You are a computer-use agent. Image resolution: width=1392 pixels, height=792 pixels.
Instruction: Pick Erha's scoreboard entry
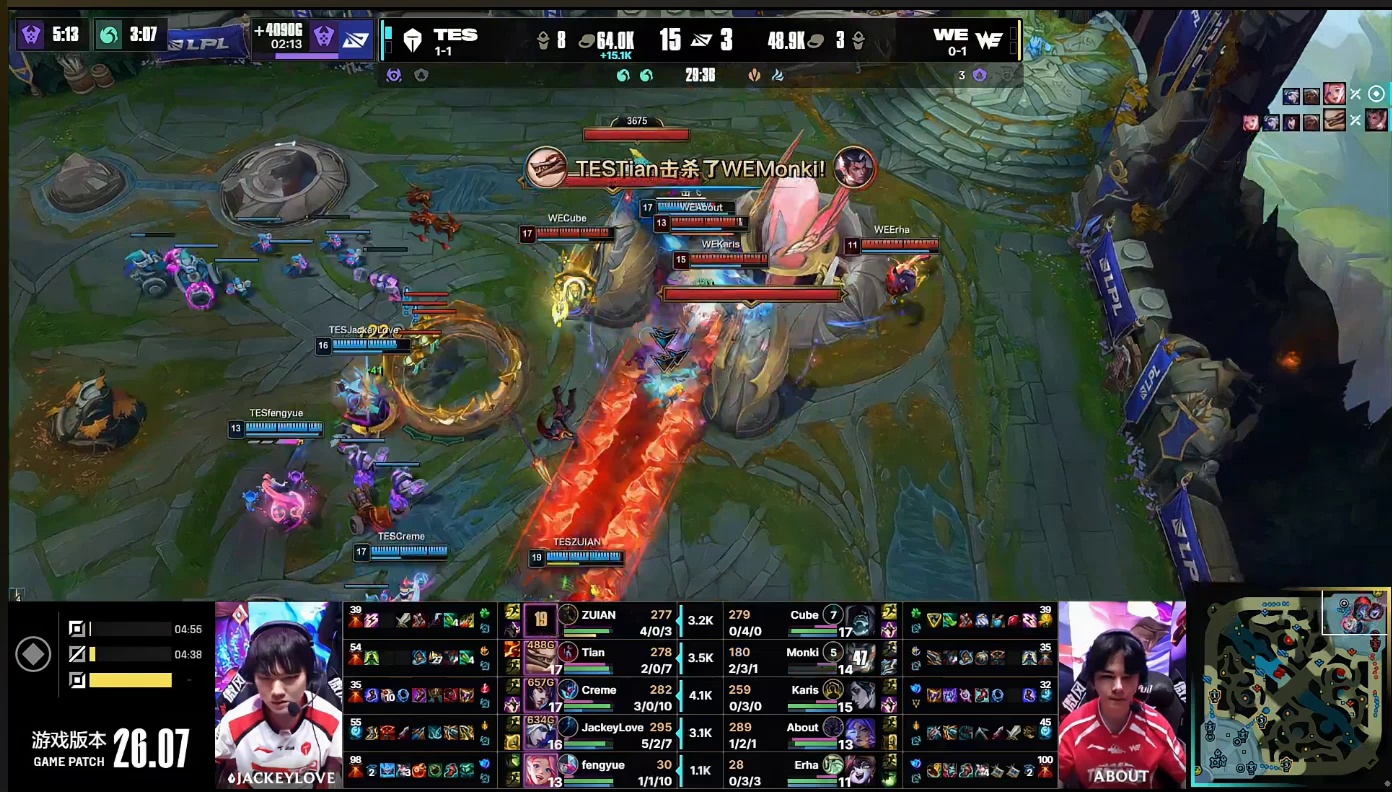pyautogui.click(x=804, y=765)
